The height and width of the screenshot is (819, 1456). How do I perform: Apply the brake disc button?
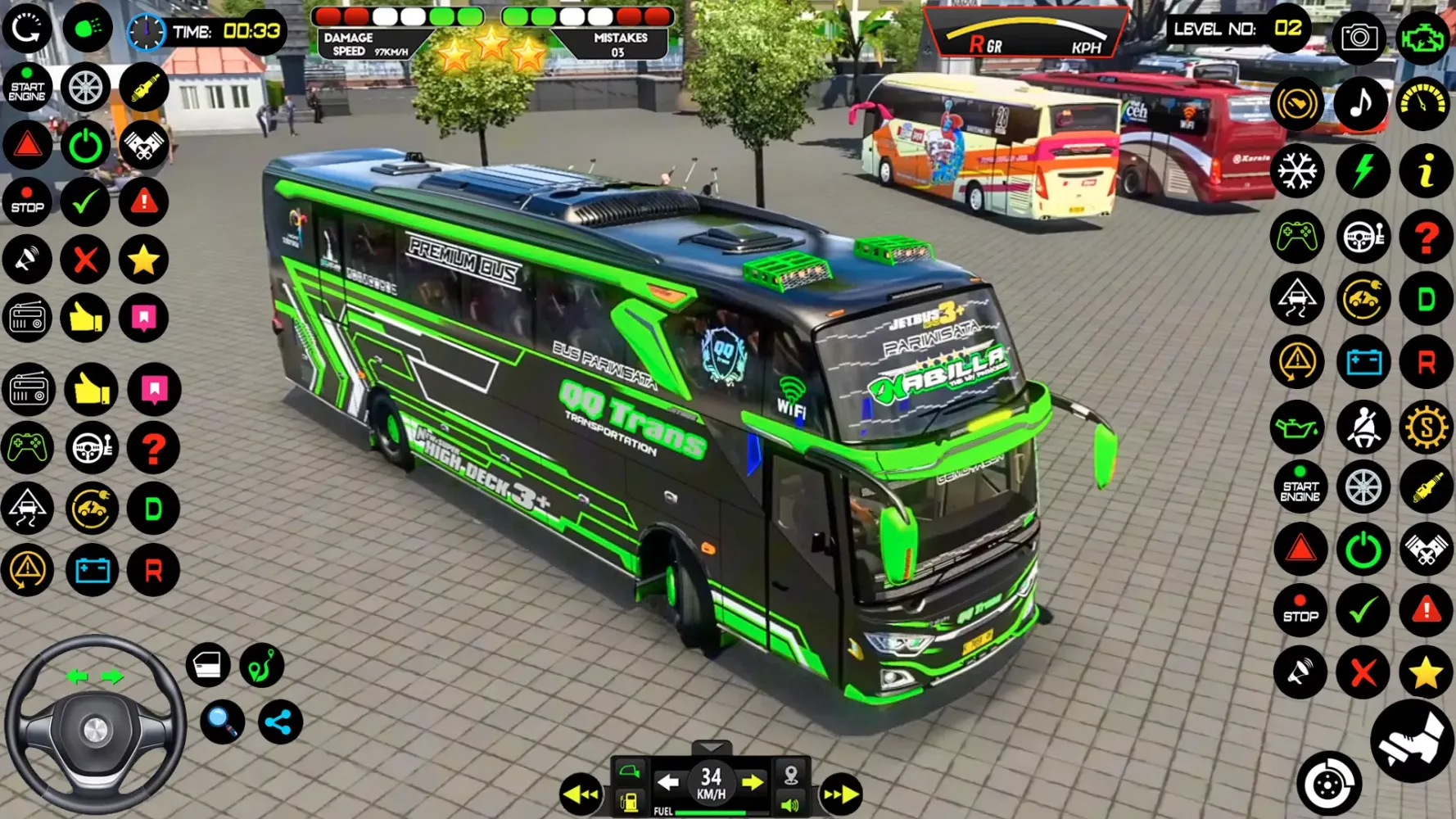1328,784
